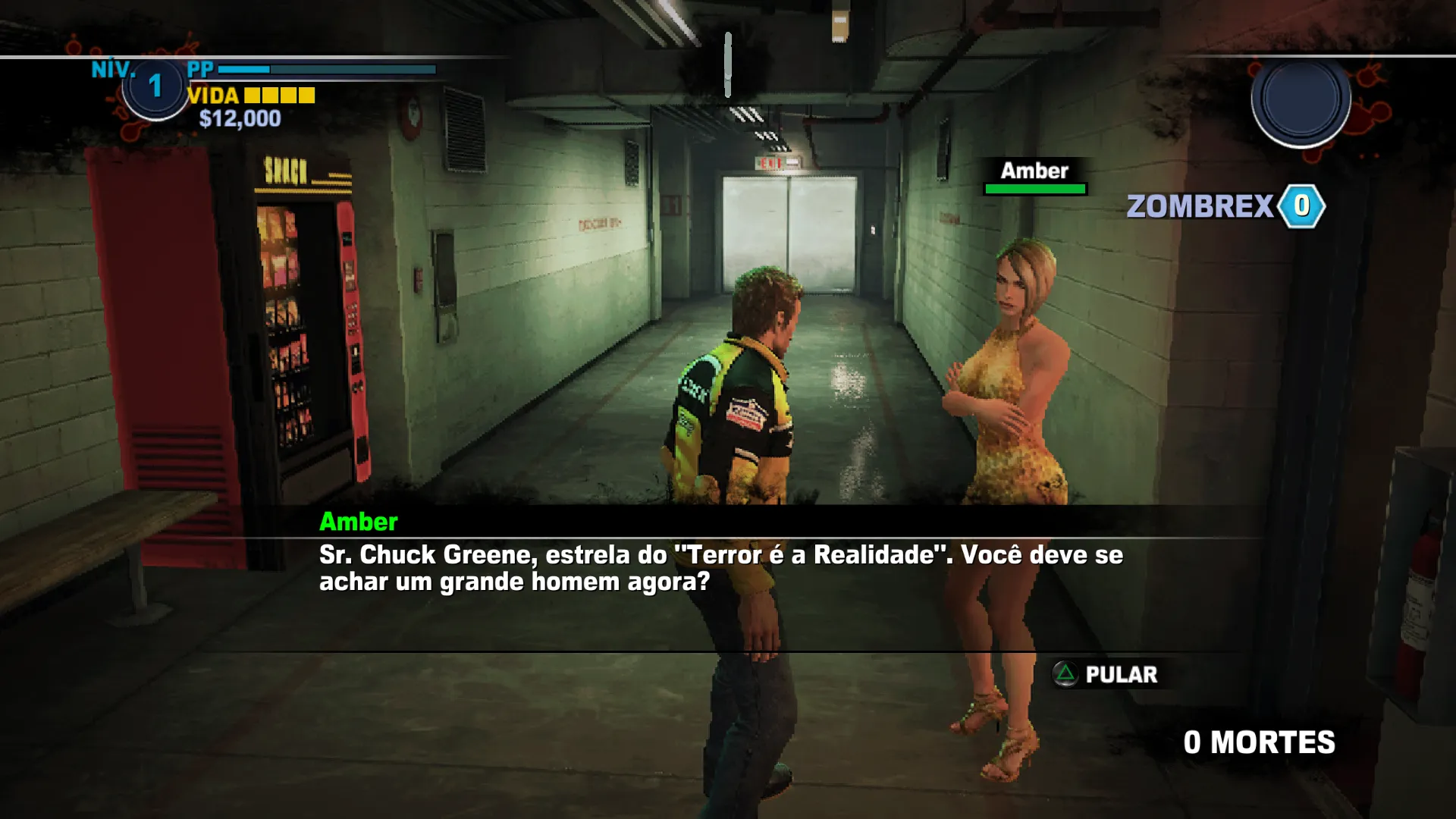The height and width of the screenshot is (819, 1456).
Task: Click the Zombrex hexagon counter
Action: 1301,206
